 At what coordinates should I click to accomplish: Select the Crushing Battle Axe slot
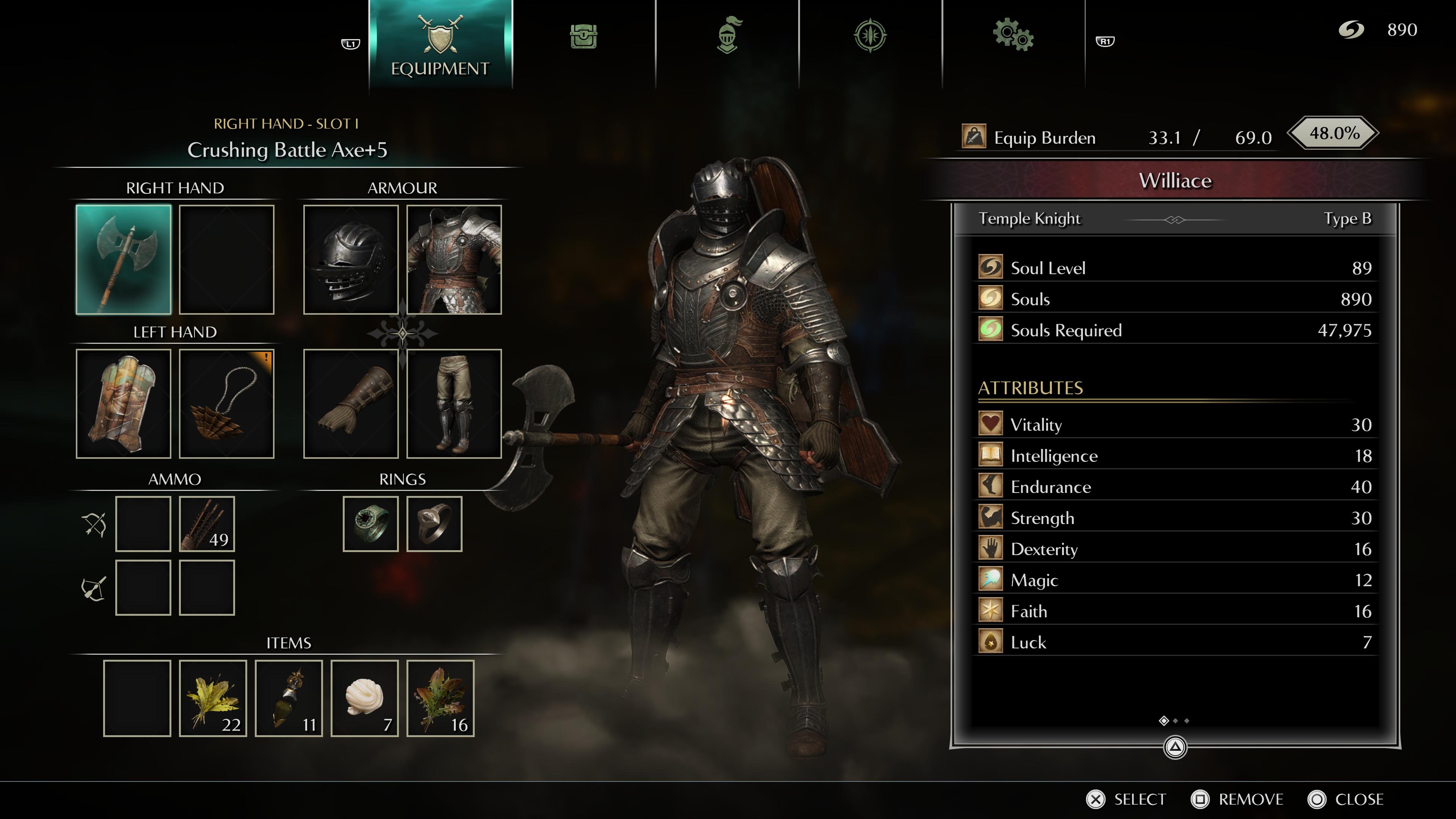[123, 259]
